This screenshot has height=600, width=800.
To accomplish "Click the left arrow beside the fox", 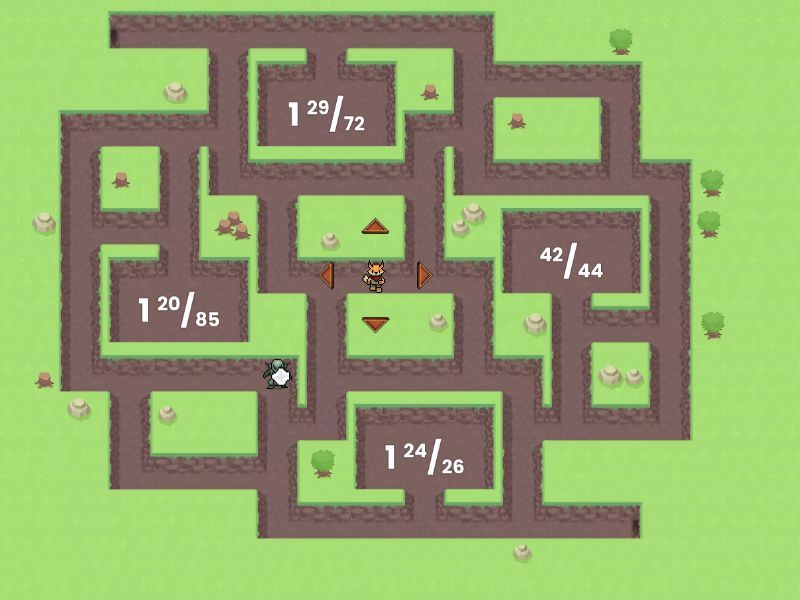I will coord(325,274).
